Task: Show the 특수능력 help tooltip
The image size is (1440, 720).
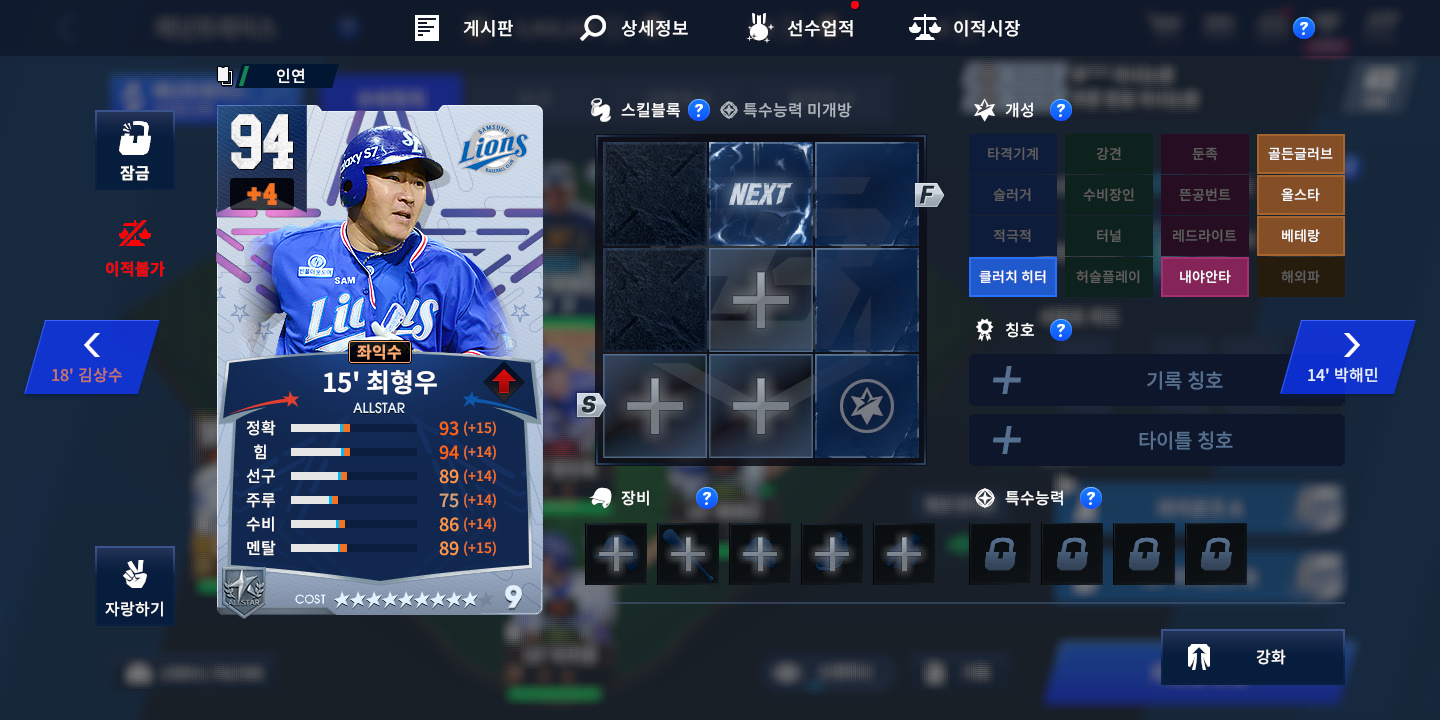Action: tap(1091, 498)
